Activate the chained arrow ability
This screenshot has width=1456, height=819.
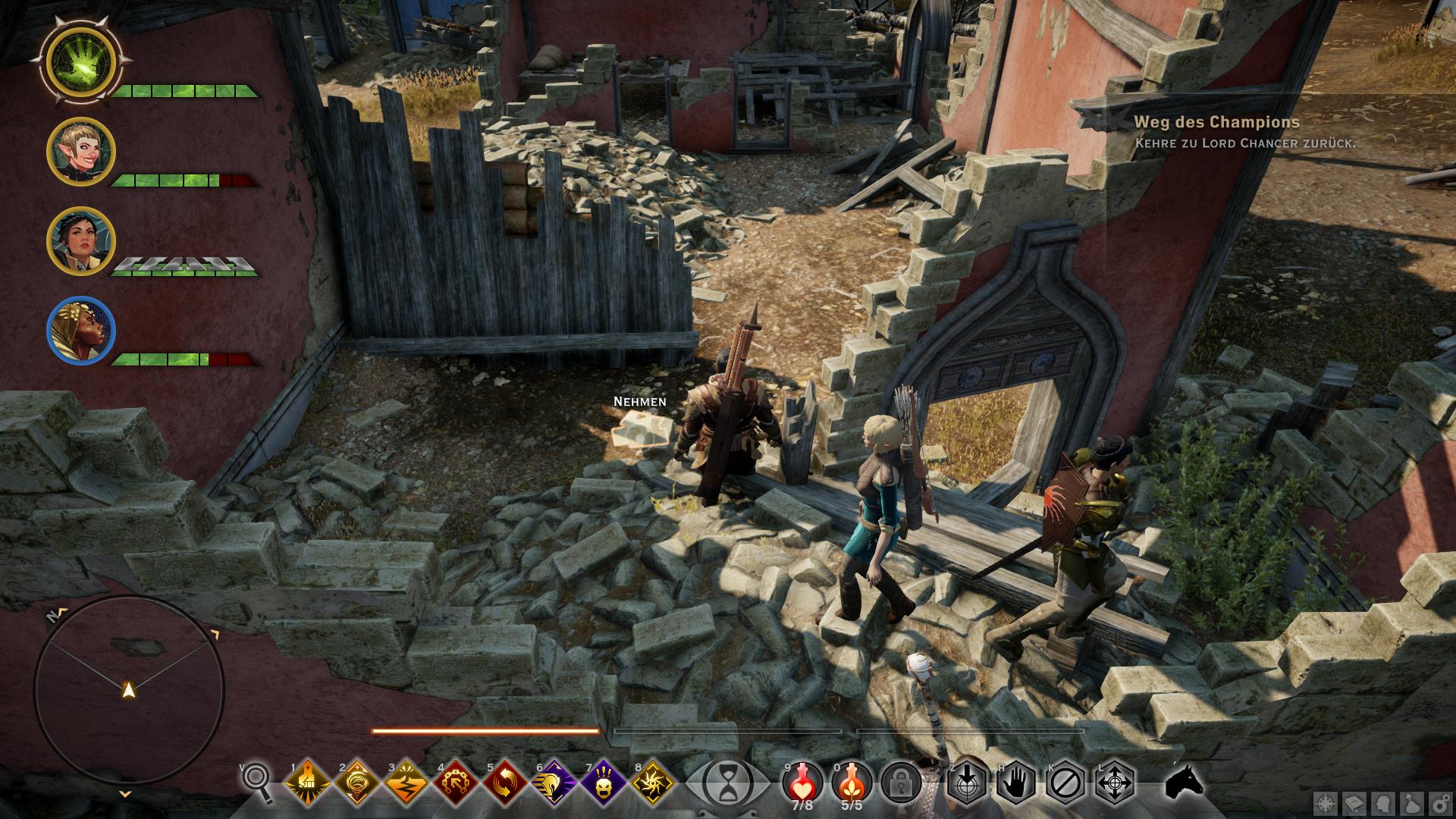[456, 781]
